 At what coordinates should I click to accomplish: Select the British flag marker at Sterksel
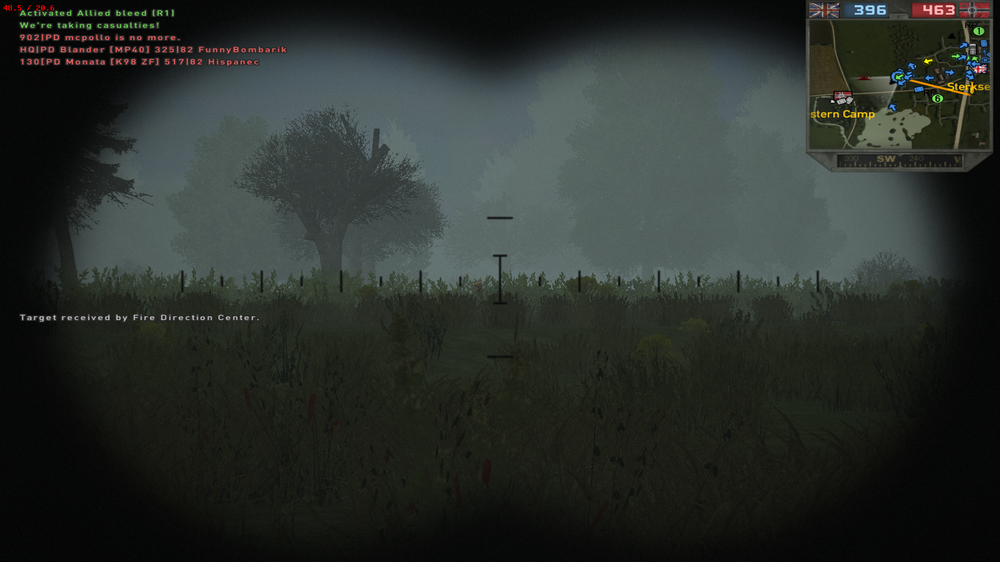click(x=979, y=69)
